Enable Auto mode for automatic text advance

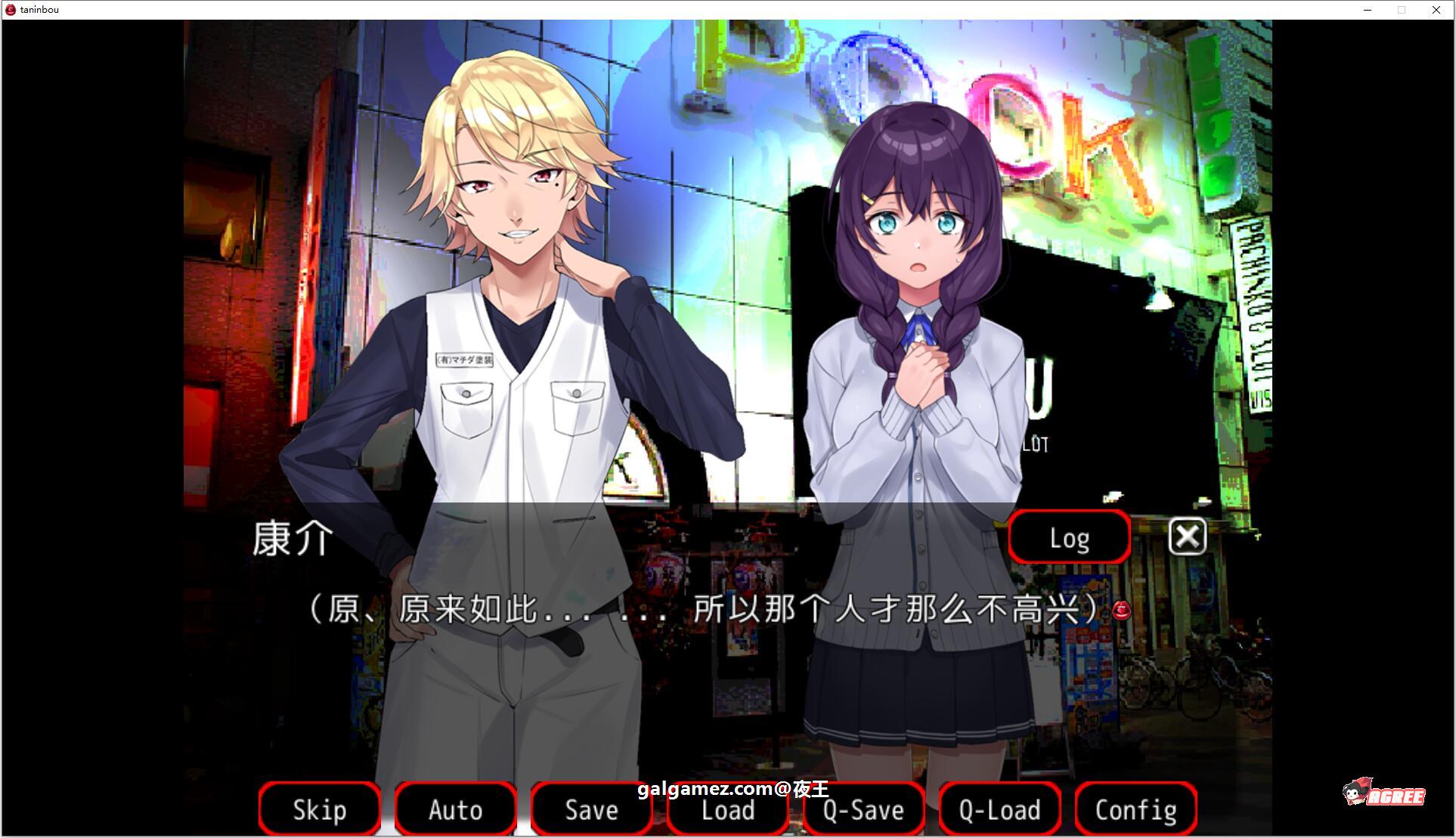pyautogui.click(x=455, y=809)
